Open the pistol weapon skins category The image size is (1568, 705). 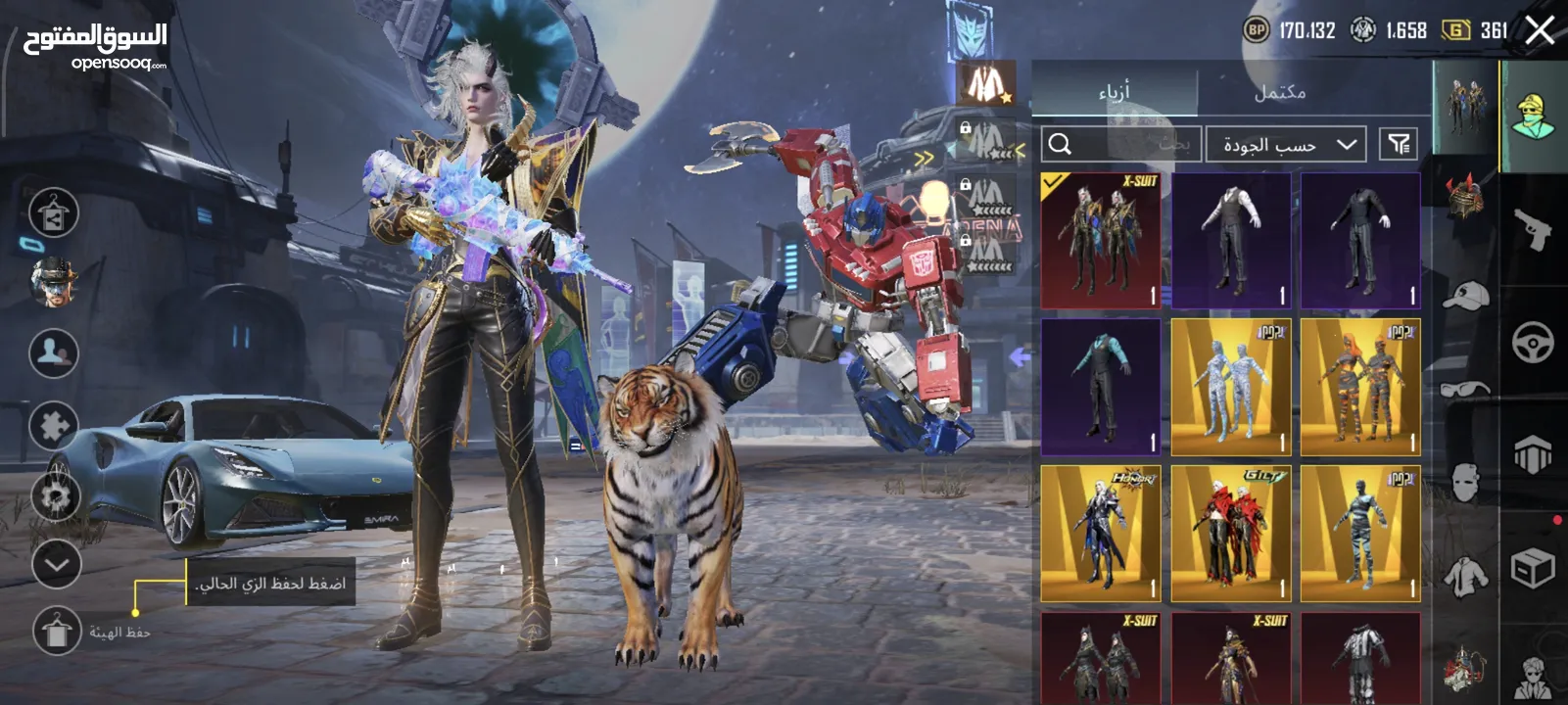tap(1533, 230)
